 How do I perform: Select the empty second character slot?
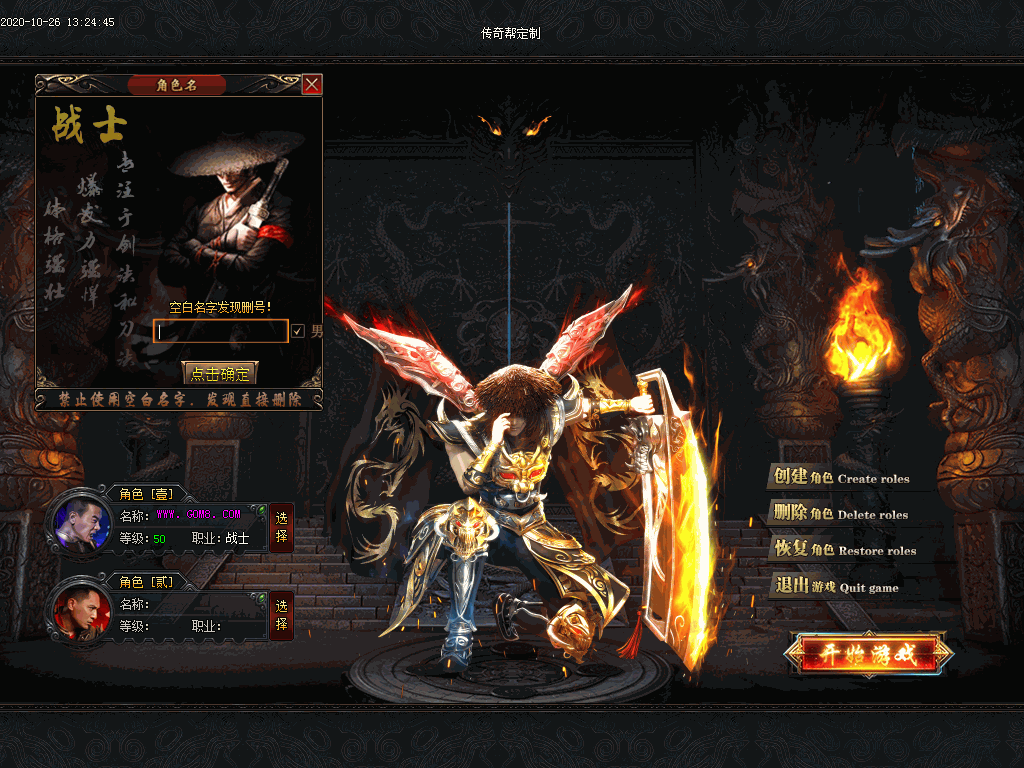click(x=281, y=614)
